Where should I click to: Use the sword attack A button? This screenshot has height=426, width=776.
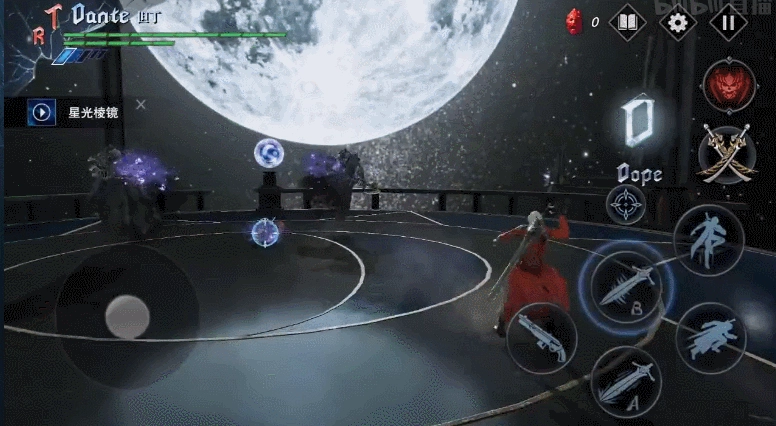[626, 381]
